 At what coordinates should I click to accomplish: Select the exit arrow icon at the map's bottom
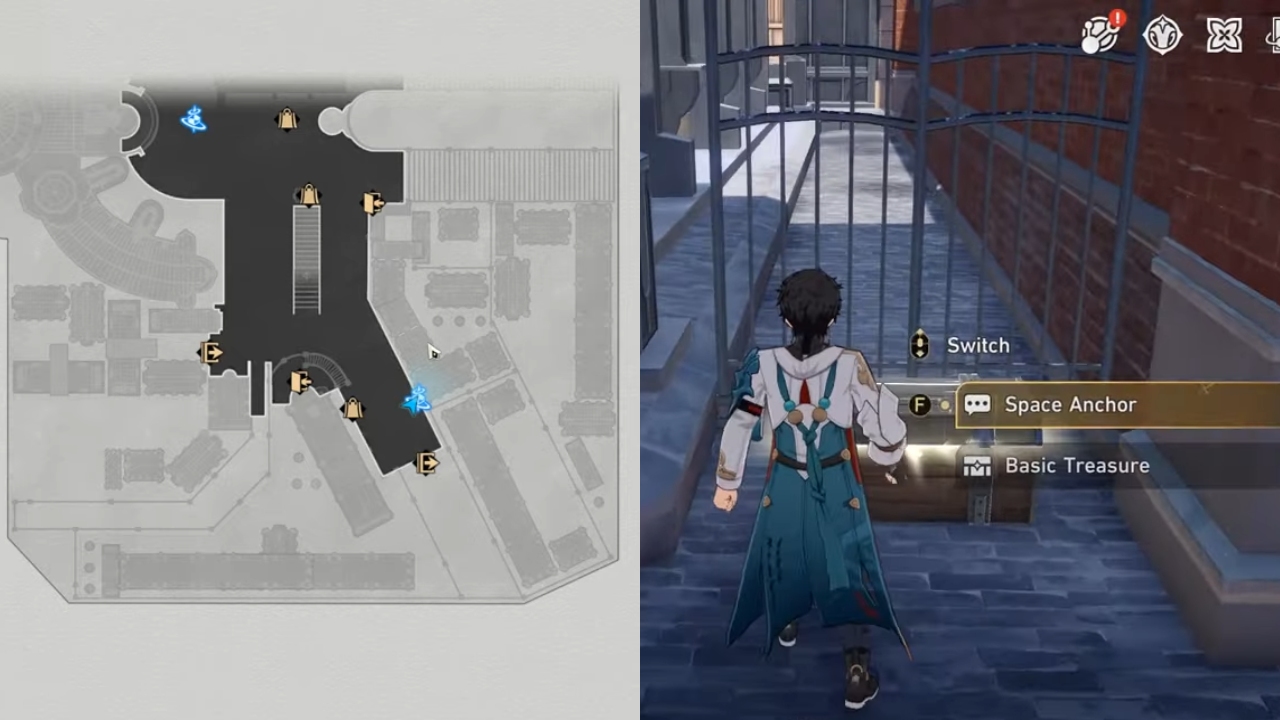coord(425,462)
